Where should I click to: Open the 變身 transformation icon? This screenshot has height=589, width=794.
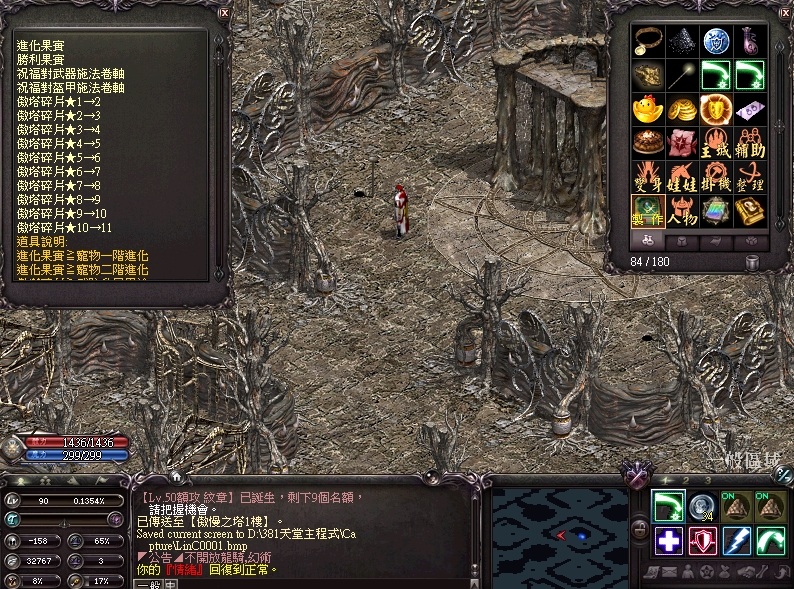(x=648, y=177)
